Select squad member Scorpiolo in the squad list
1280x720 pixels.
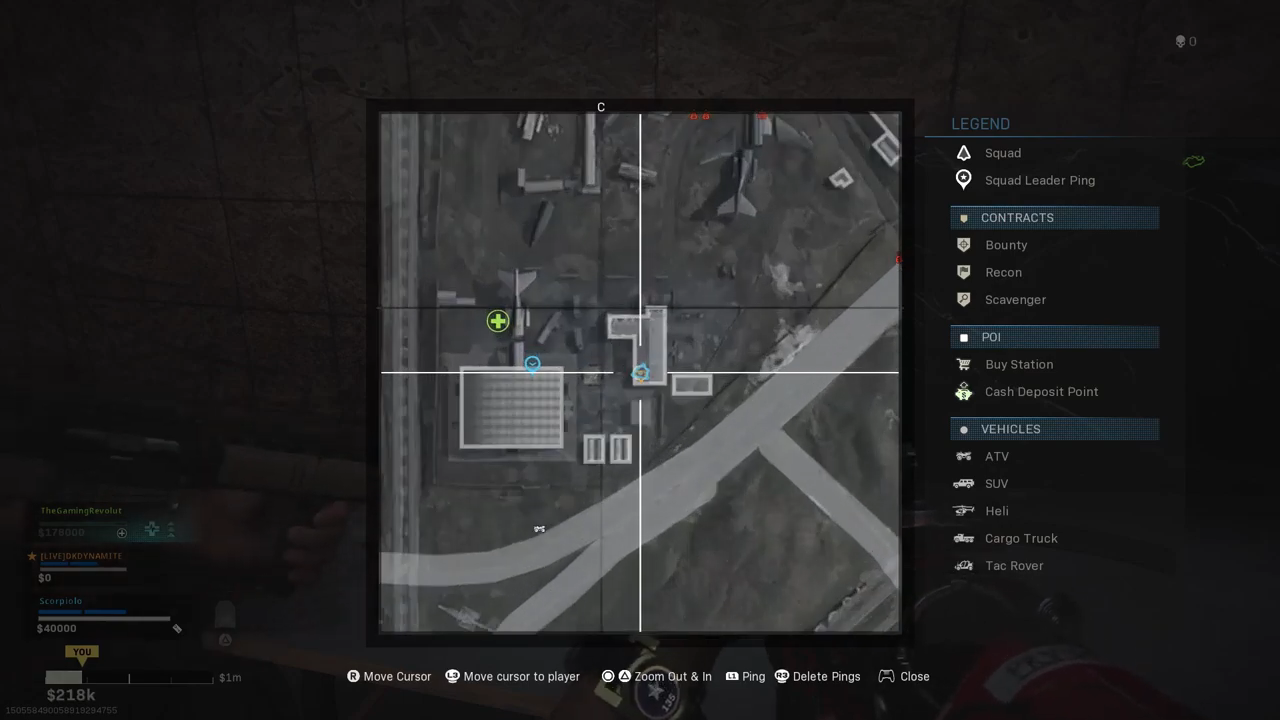point(60,602)
